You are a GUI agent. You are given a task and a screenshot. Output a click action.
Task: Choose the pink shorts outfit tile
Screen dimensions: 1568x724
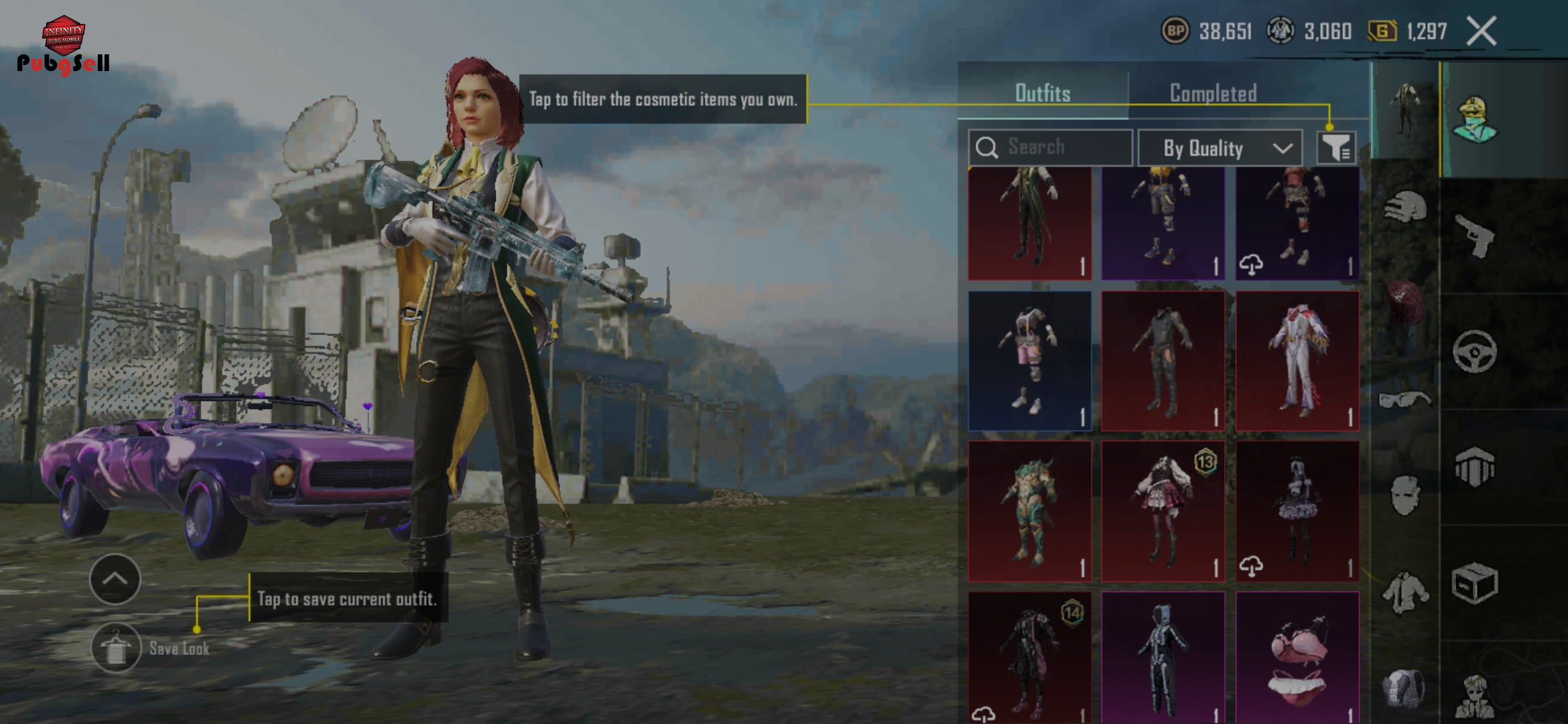coord(1029,361)
